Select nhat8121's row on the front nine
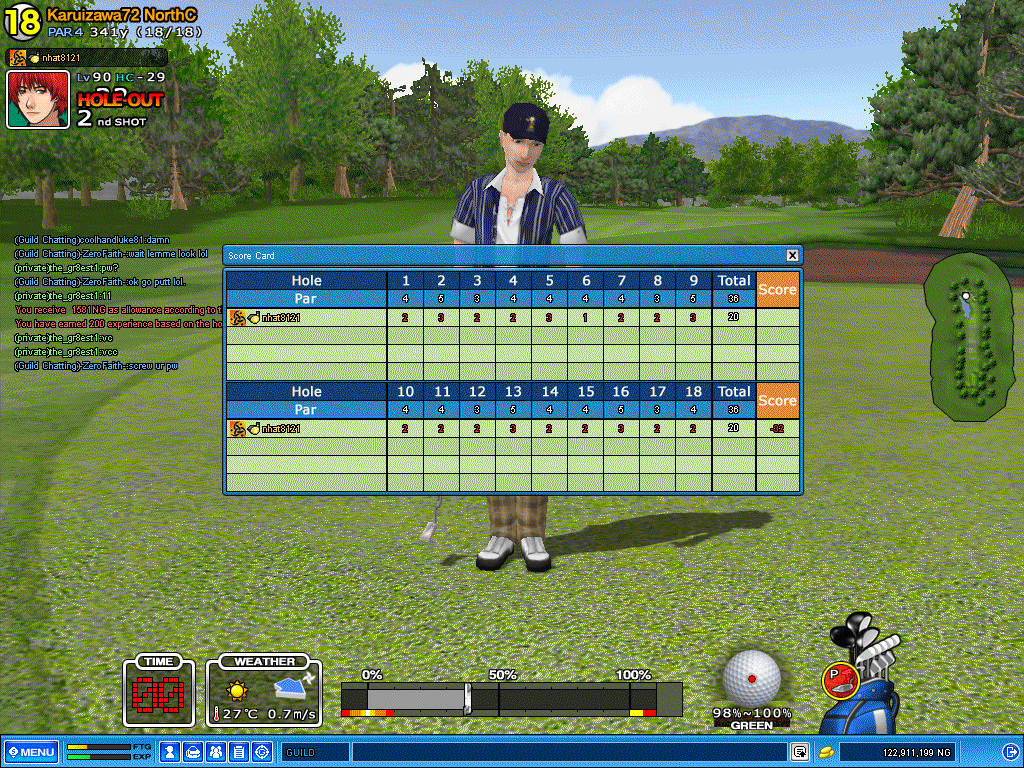 (305, 318)
